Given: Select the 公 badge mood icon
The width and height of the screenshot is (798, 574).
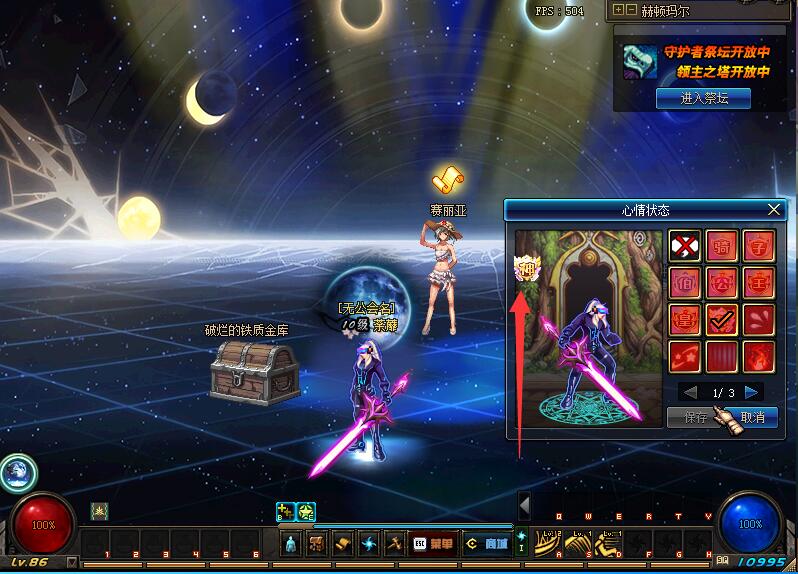Looking at the screenshot, I should click(722, 283).
